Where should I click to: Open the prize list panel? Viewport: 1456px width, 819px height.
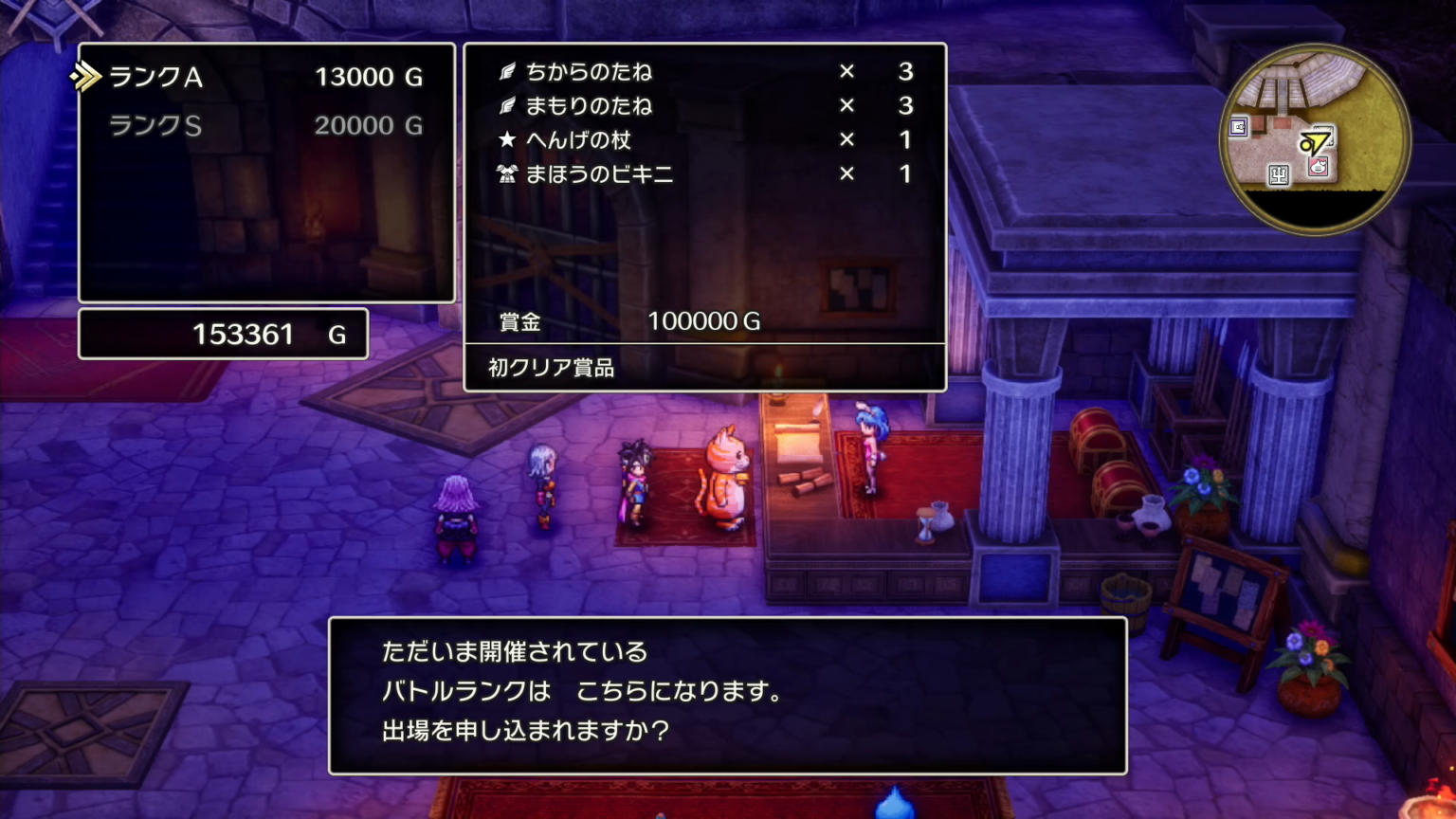705,215
